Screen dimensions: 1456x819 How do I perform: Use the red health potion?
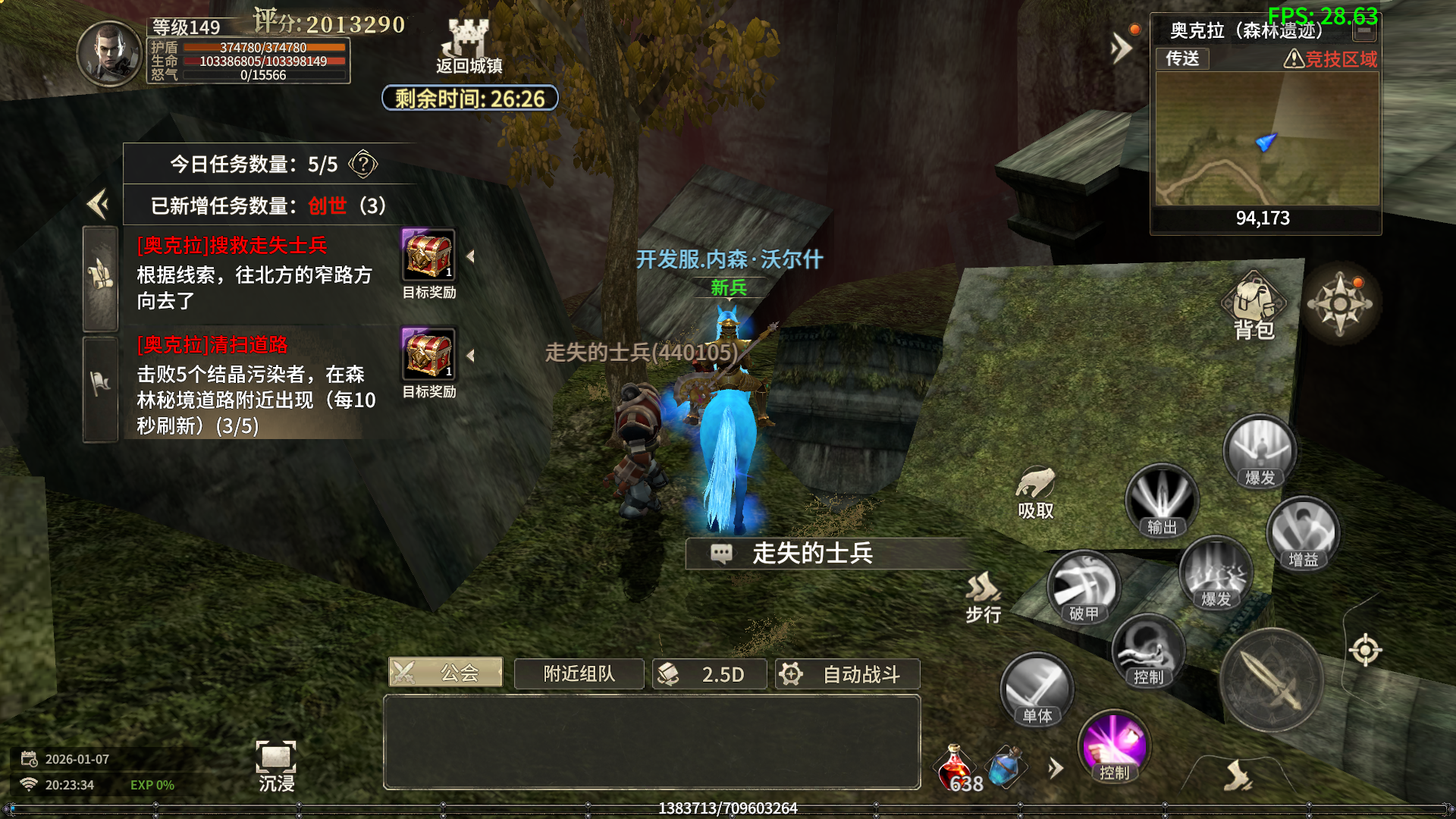[955, 767]
